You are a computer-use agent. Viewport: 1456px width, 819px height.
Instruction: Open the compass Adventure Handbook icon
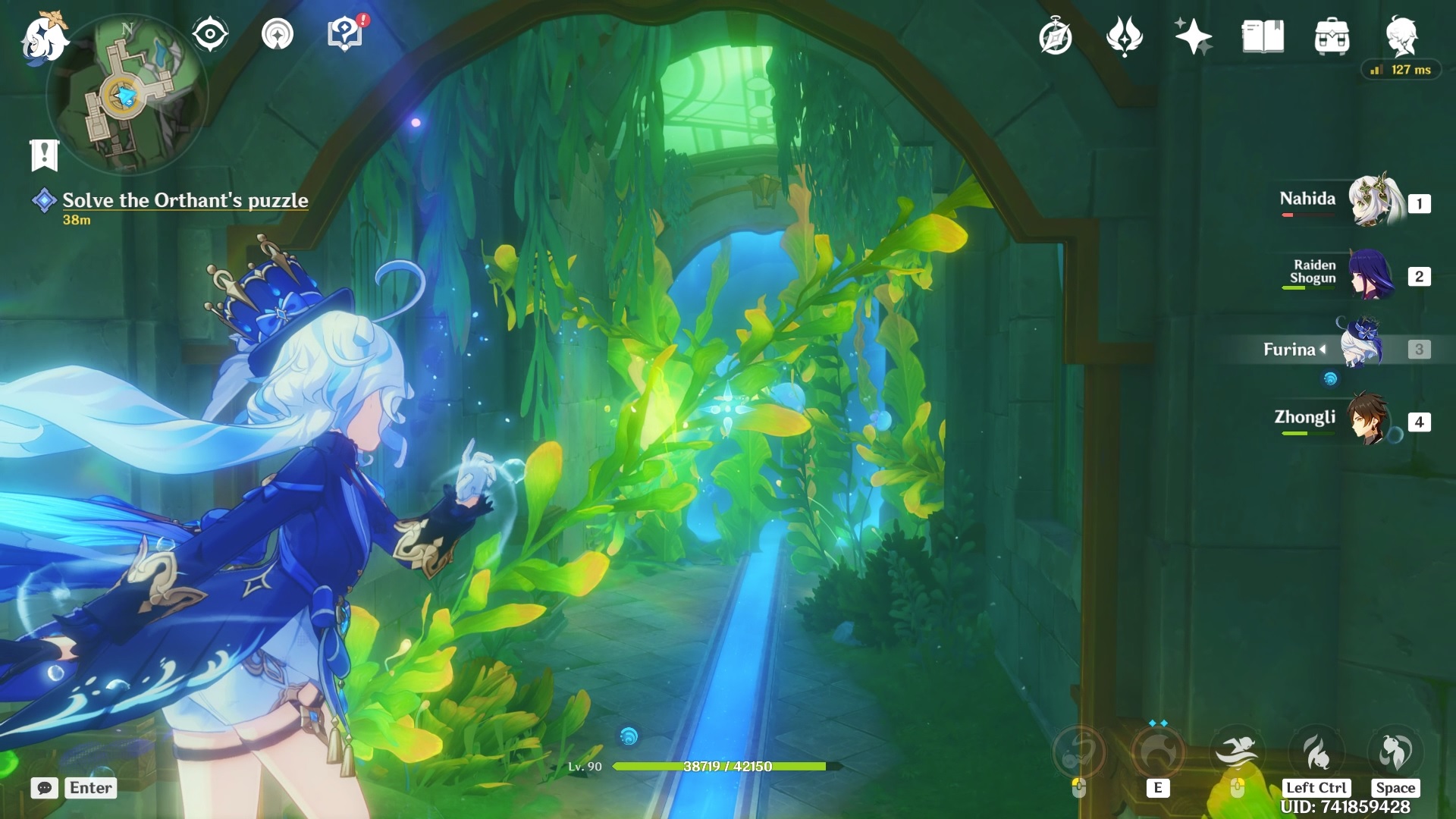1055,36
